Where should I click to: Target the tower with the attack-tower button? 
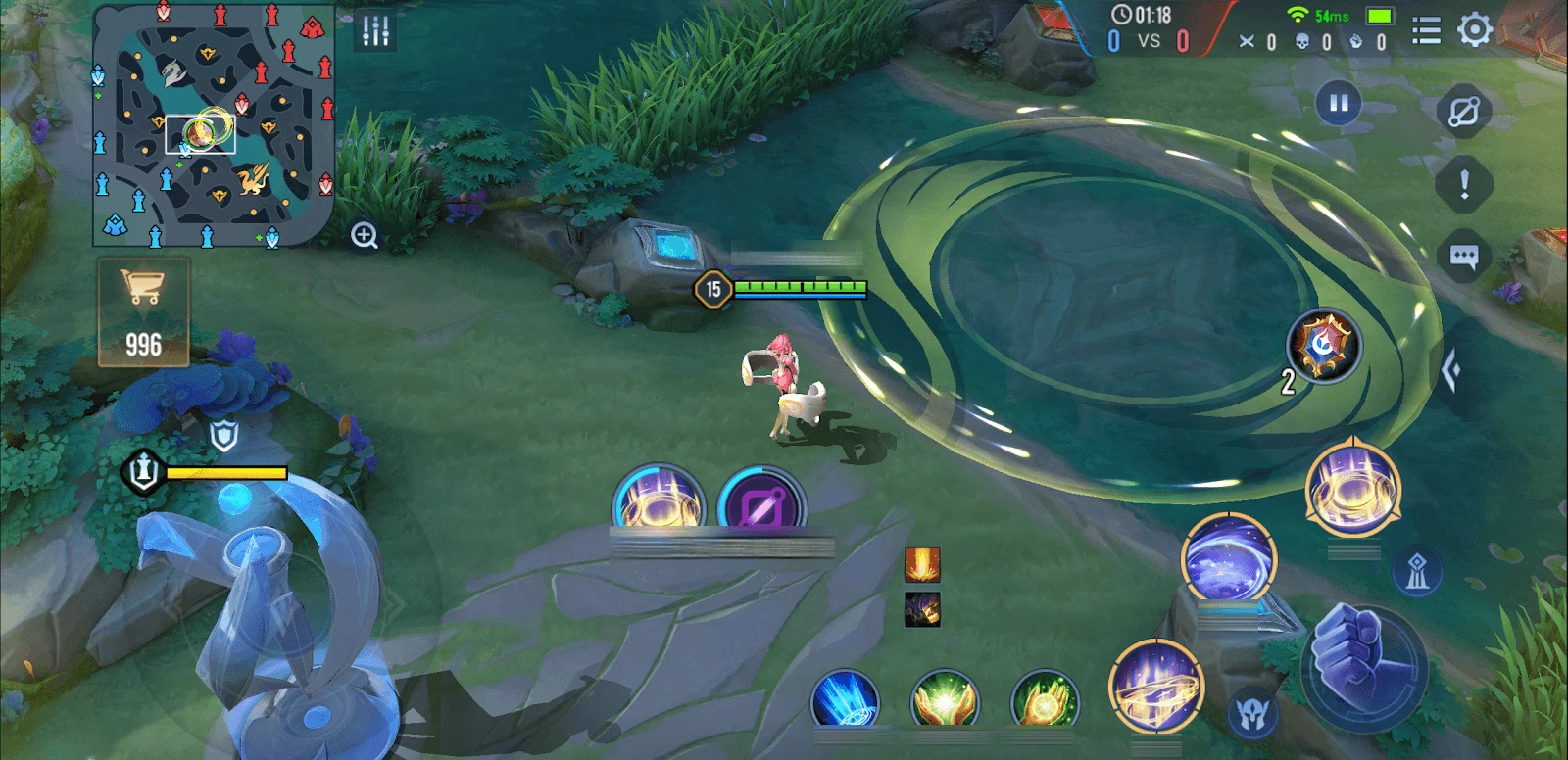tap(1417, 571)
